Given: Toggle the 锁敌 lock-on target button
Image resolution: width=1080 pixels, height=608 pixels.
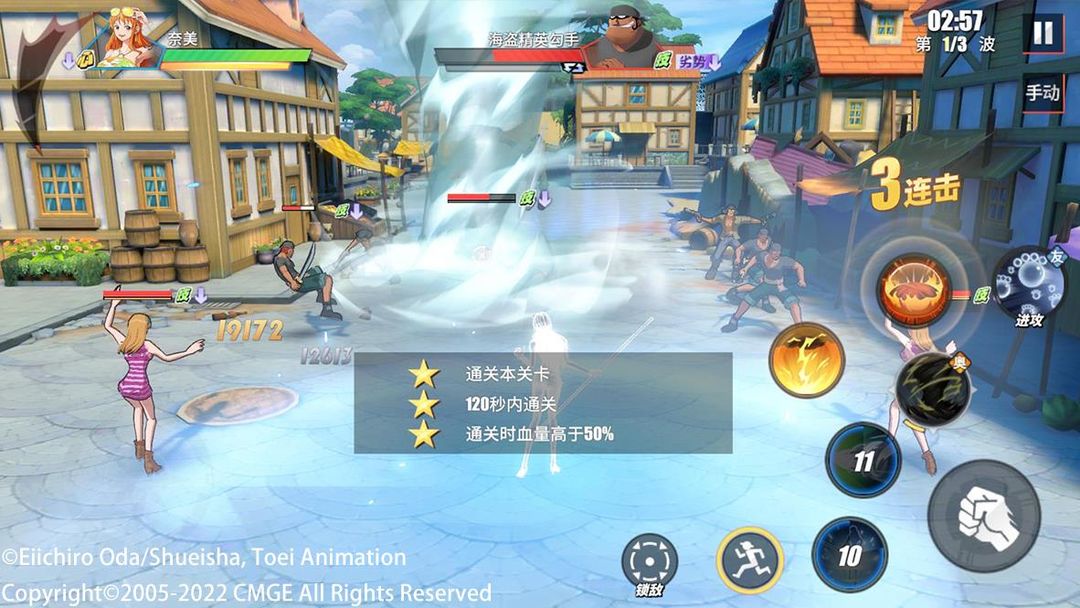Looking at the screenshot, I should pos(649,561).
